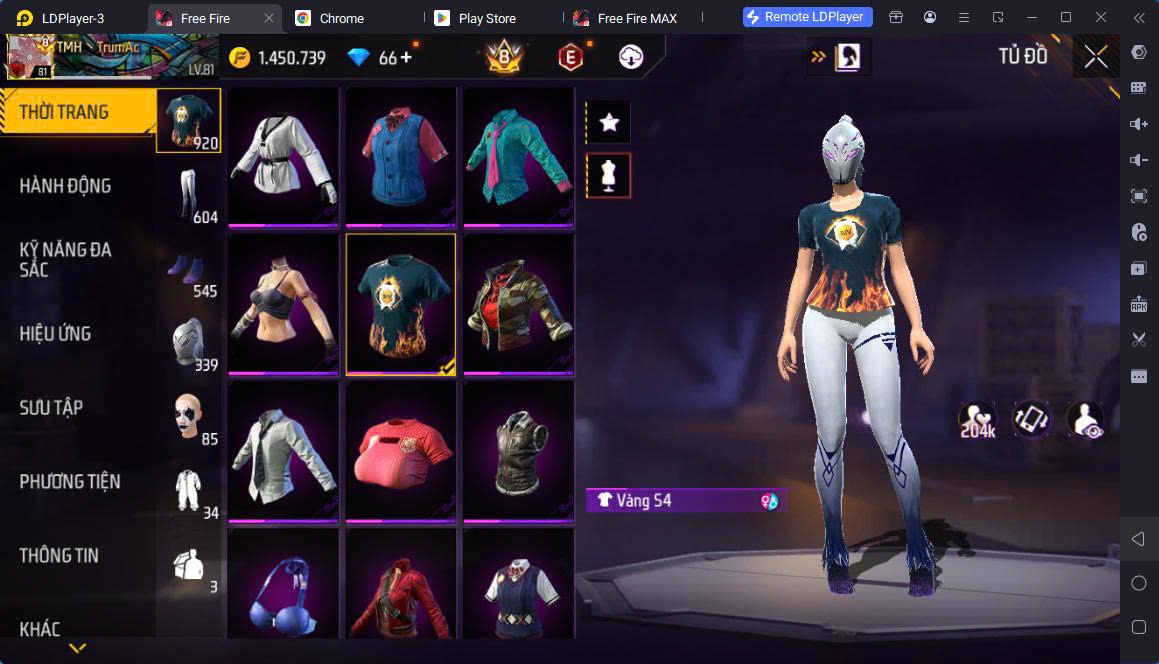Select the teal shirt with pink tie
1159x664 pixels.
coord(517,156)
